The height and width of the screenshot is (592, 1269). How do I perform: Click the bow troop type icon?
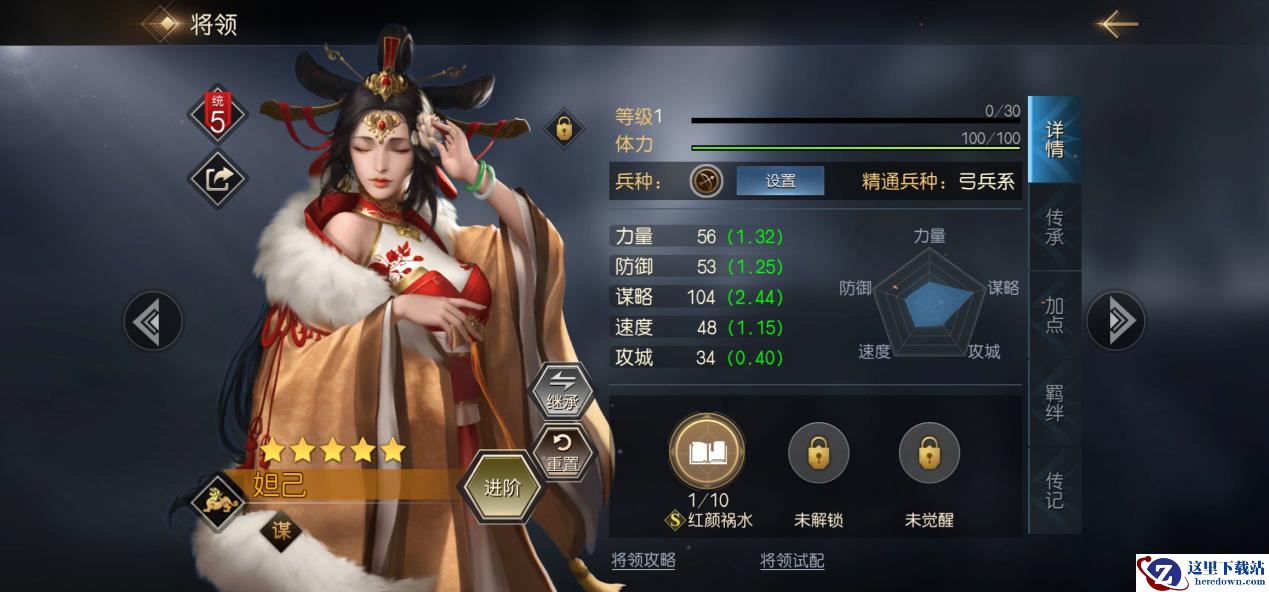click(706, 181)
